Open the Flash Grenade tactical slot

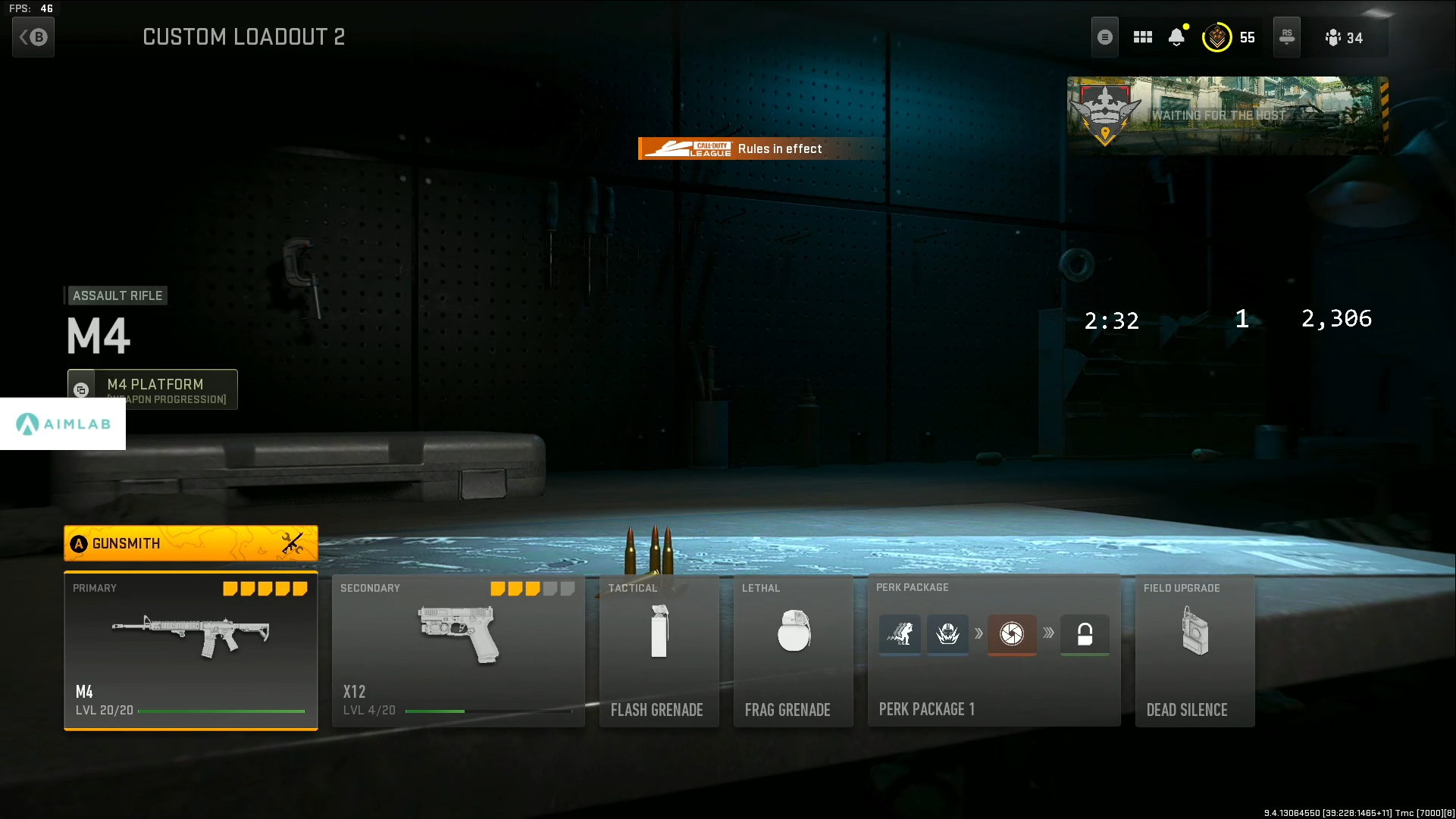tap(659, 651)
